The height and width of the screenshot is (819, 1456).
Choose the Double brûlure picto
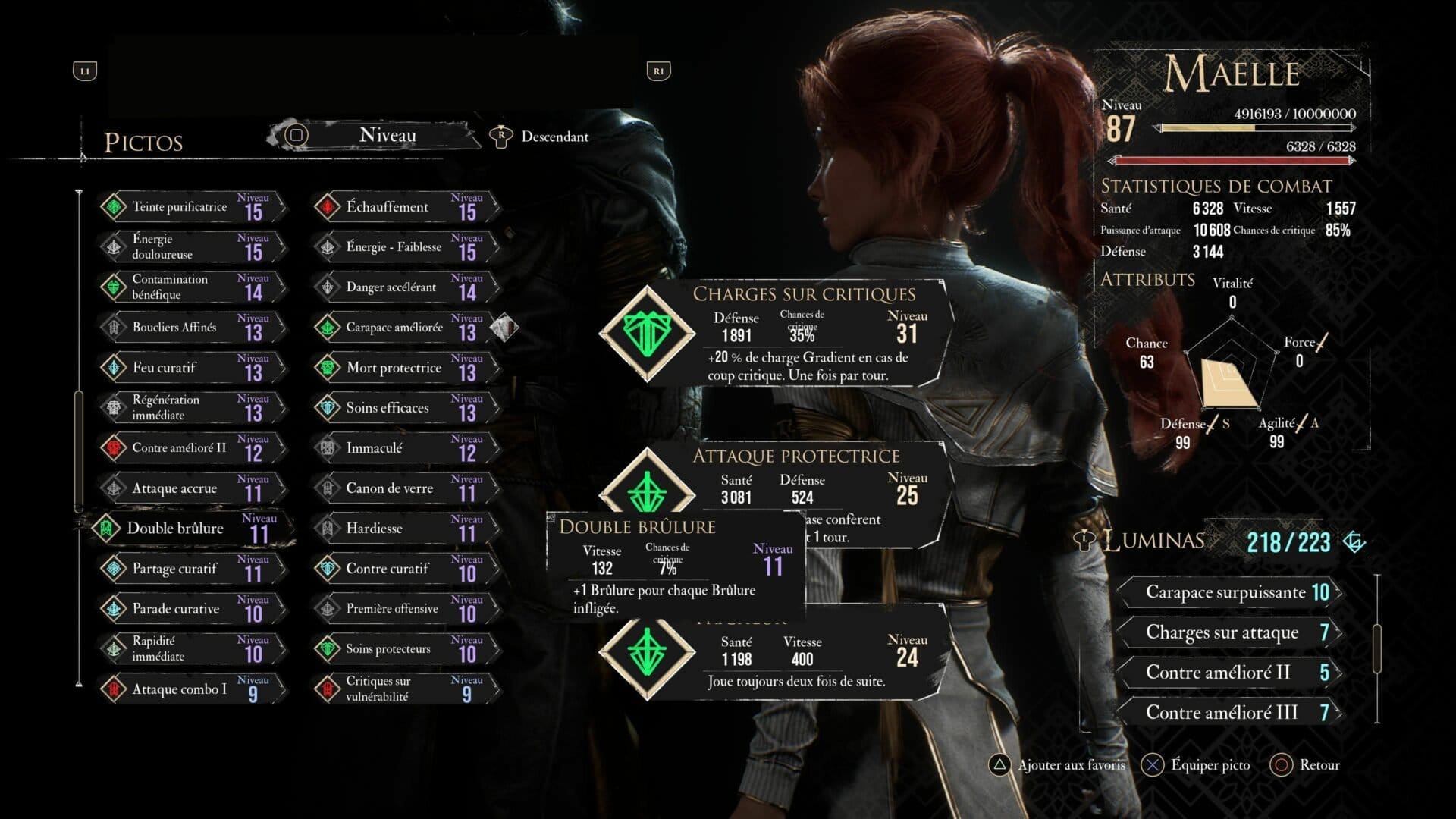click(x=191, y=529)
